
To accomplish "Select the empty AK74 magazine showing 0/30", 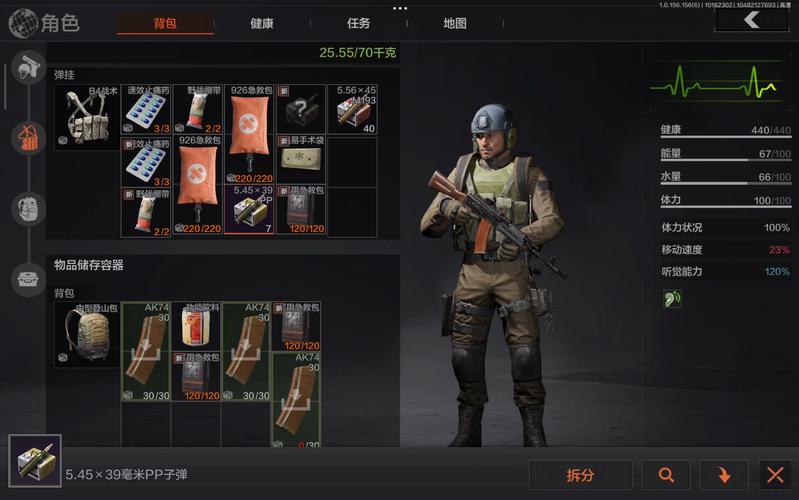I will pos(296,400).
